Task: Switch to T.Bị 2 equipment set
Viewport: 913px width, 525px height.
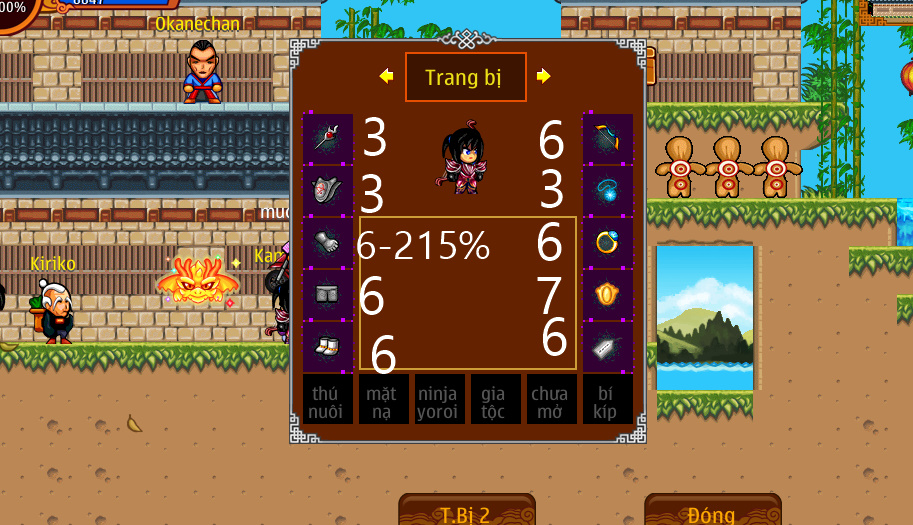Action: pos(466,512)
